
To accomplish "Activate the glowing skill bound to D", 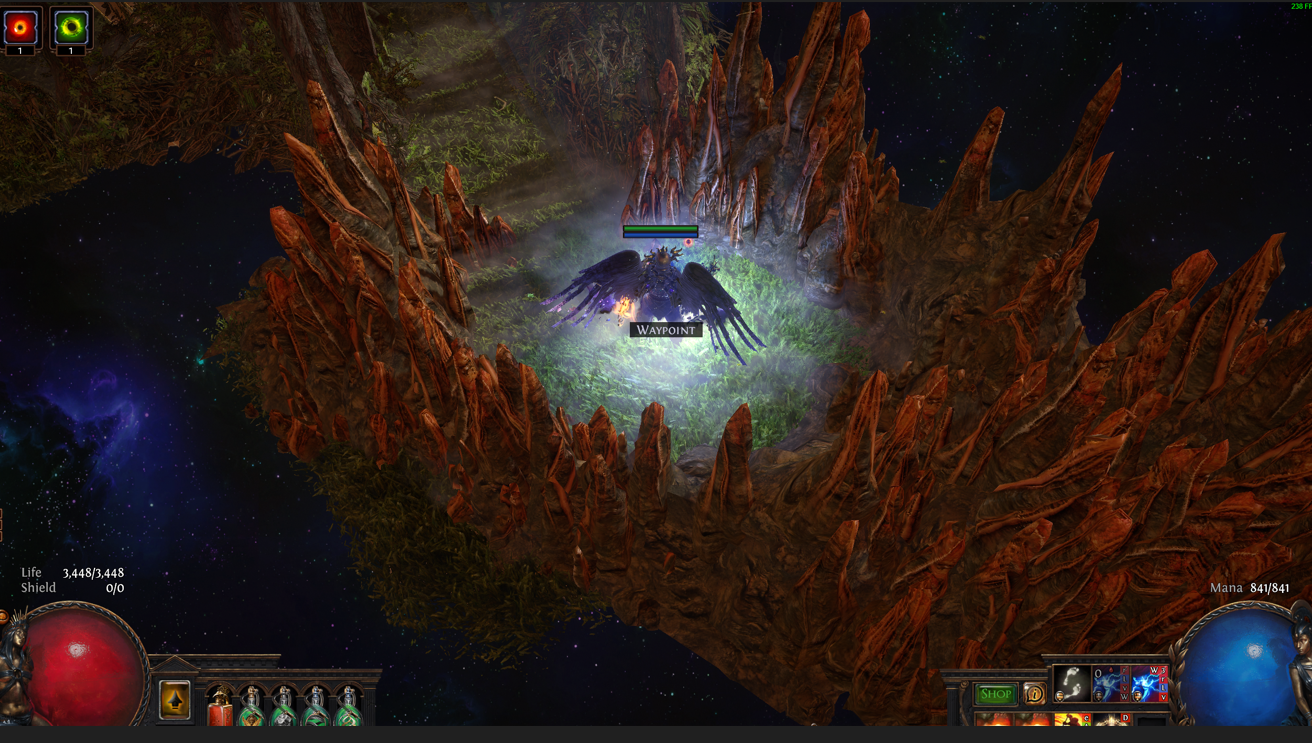I will pyautogui.click(x=1111, y=720).
